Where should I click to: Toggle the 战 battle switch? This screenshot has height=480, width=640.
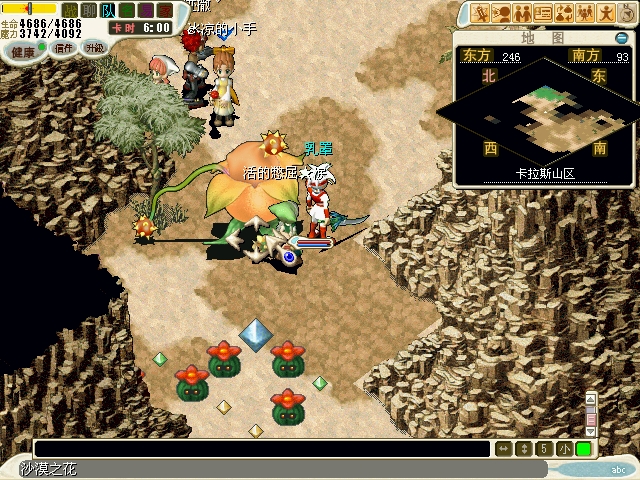(x=70, y=10)
